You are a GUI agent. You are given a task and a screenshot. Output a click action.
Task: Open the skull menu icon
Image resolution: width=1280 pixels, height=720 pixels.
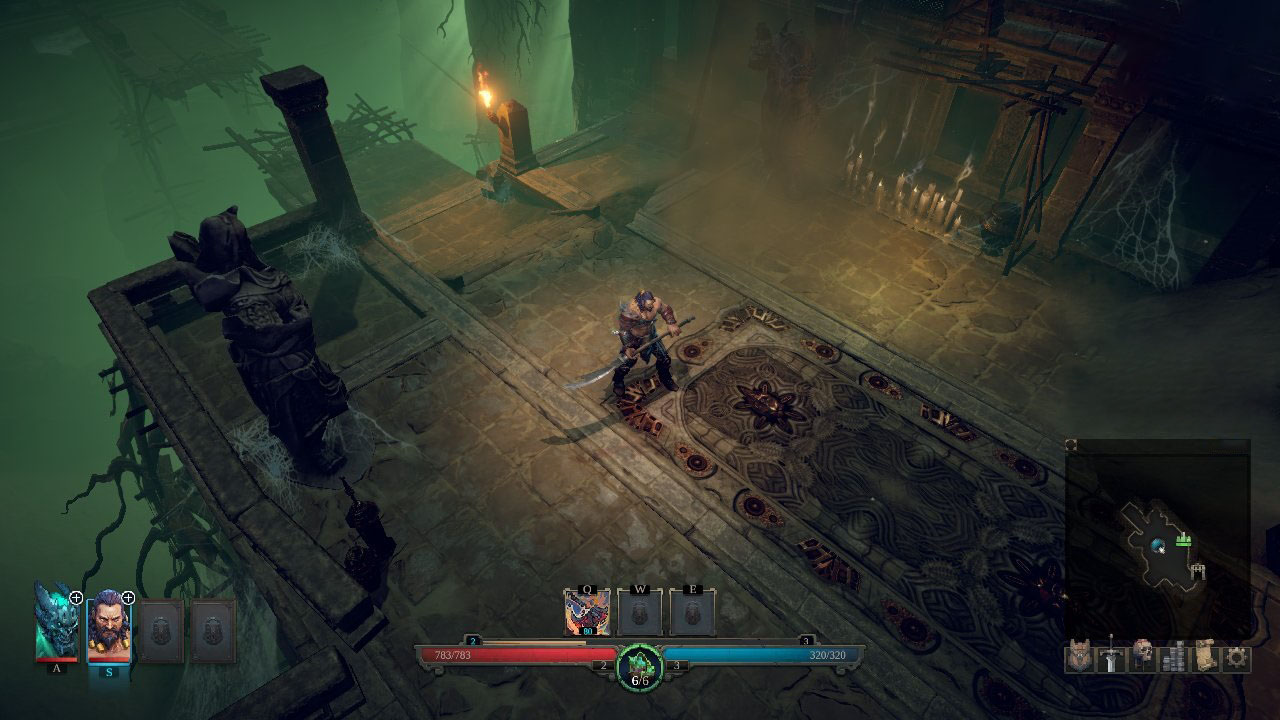pos(1143,658)
